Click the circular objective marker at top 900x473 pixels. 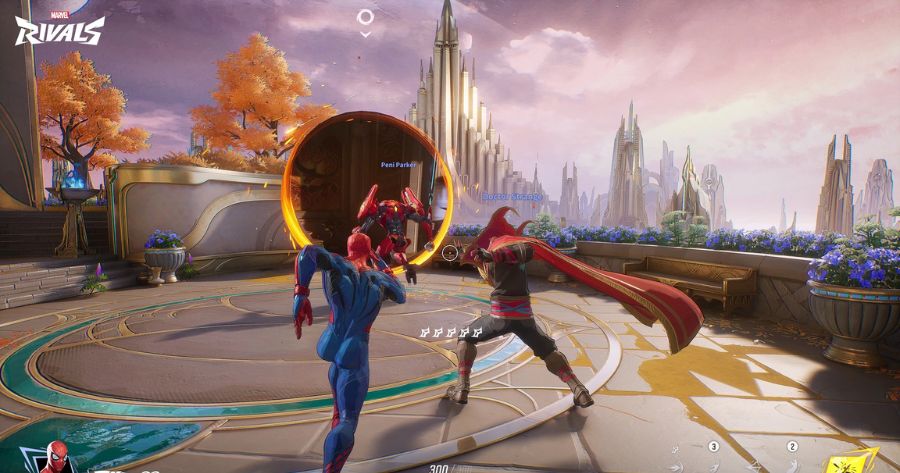(x=366, y=17)
